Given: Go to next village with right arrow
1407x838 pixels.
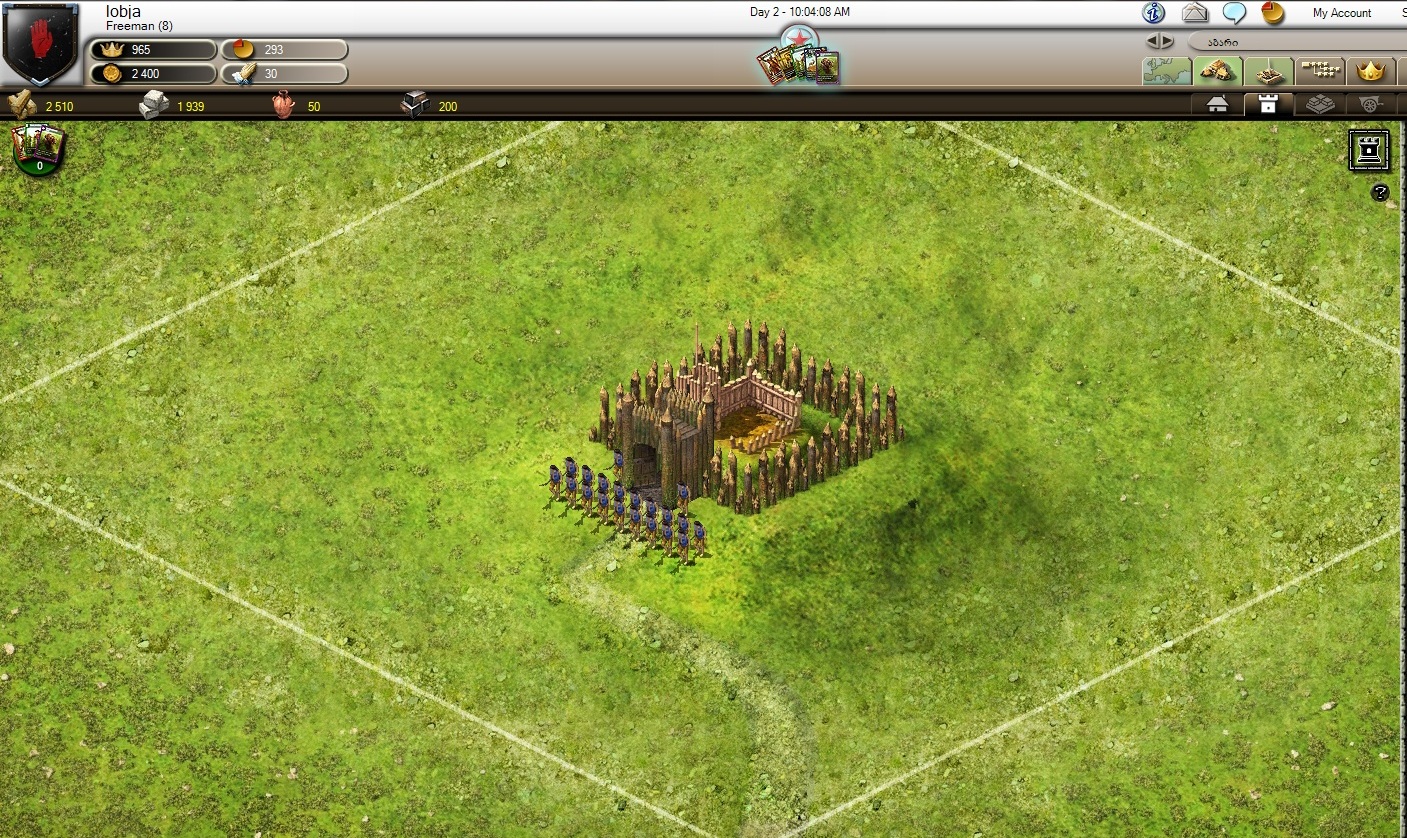Looking at the screenshot, I should 1166,41.
